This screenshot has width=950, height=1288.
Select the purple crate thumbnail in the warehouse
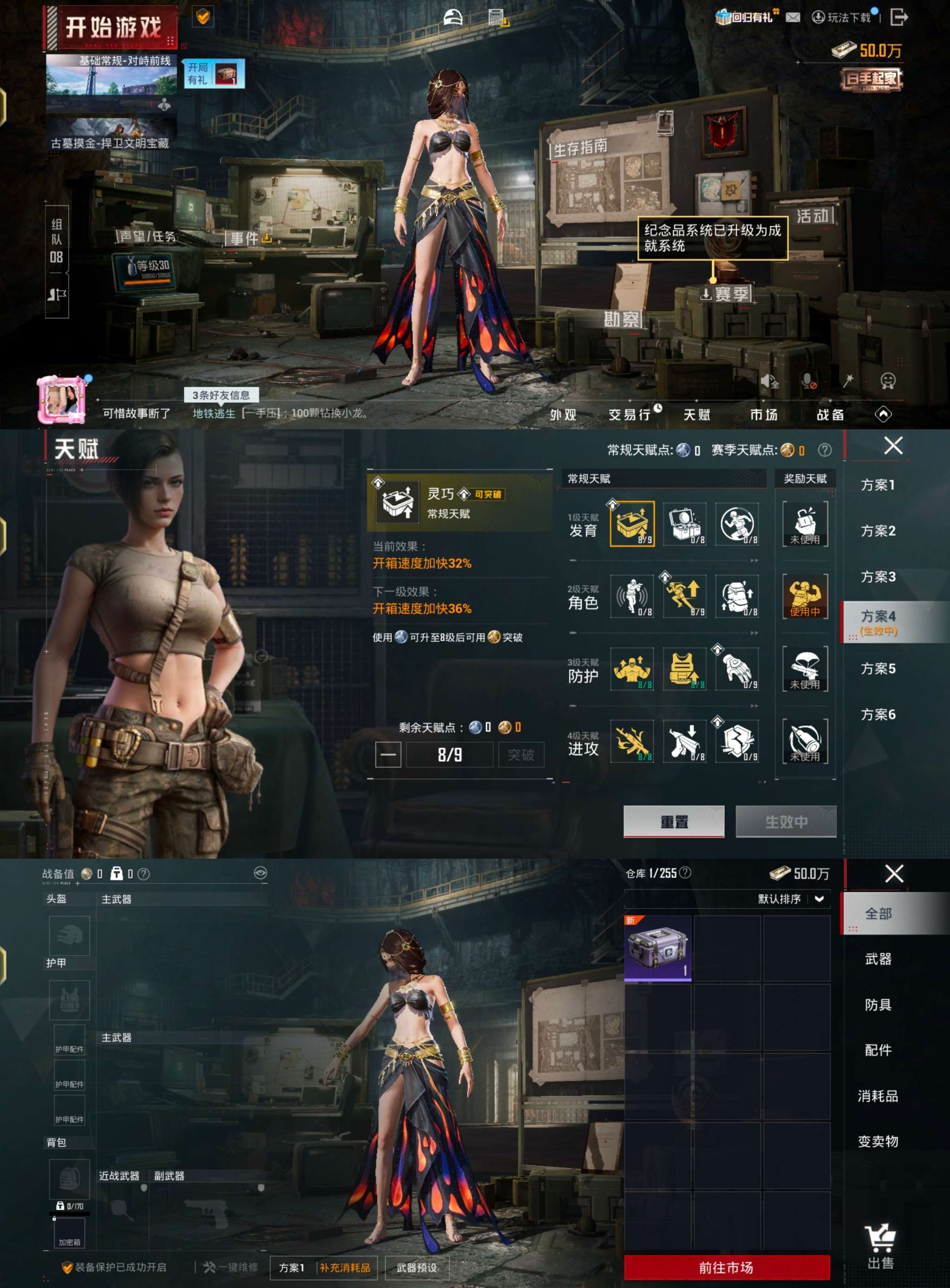[657, 948]
